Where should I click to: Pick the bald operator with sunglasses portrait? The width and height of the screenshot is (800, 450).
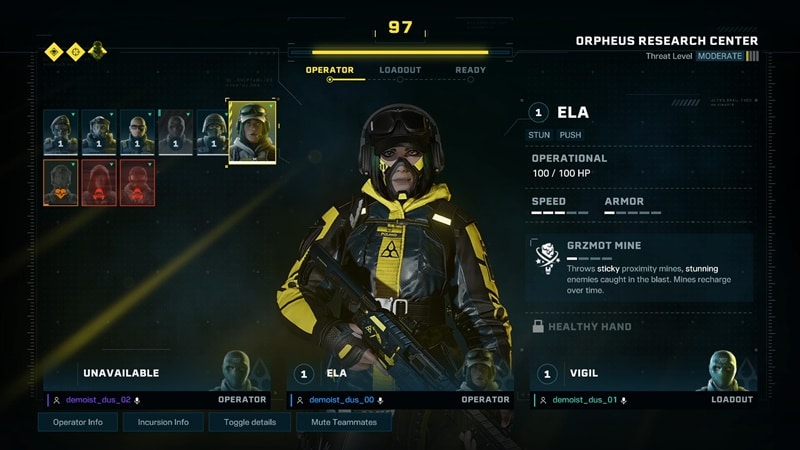(137, 132)
